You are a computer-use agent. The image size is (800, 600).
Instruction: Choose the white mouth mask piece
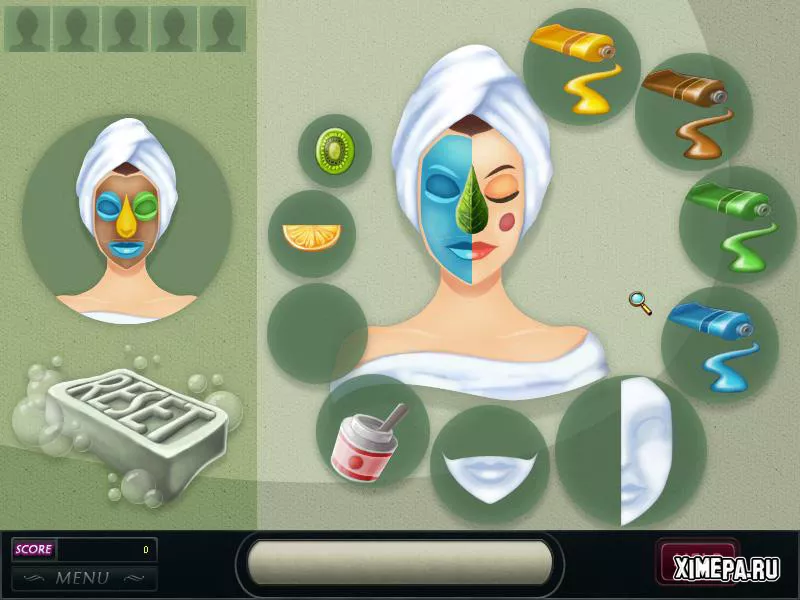pos(489,466)
